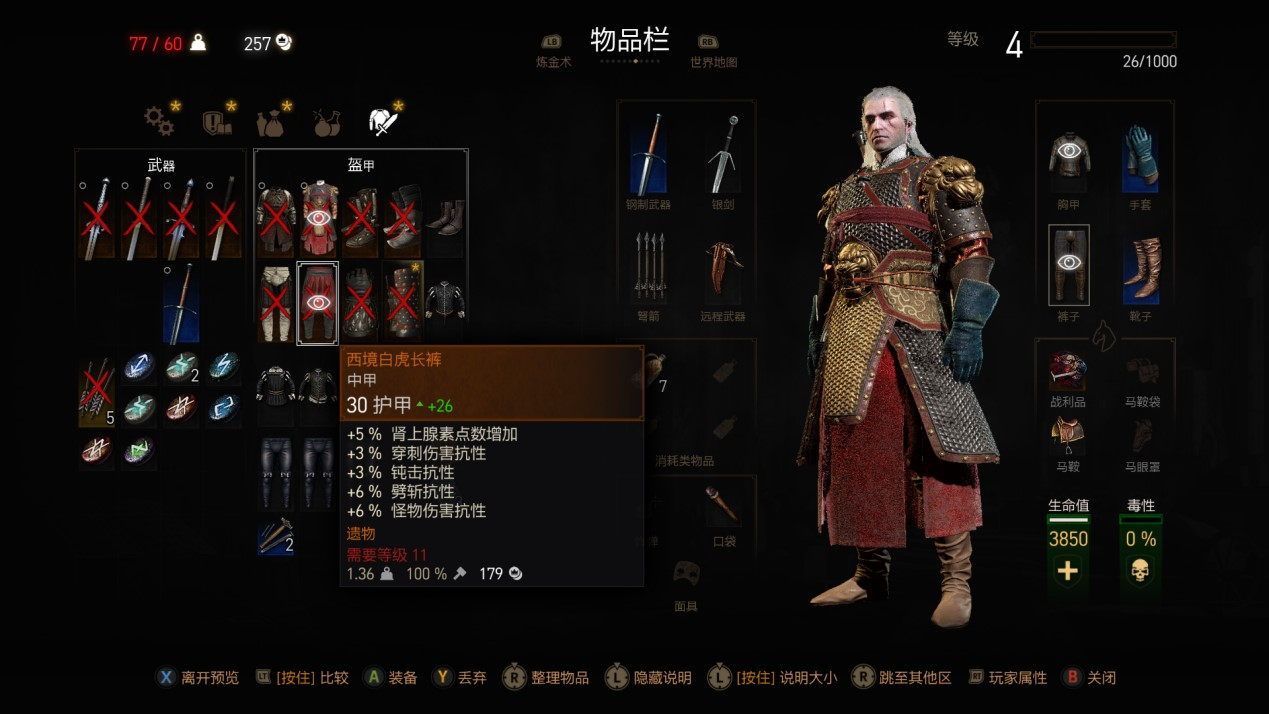Open the money bag items tab
The width and height of the screenshot is (1269, 714).
point(269,122)
